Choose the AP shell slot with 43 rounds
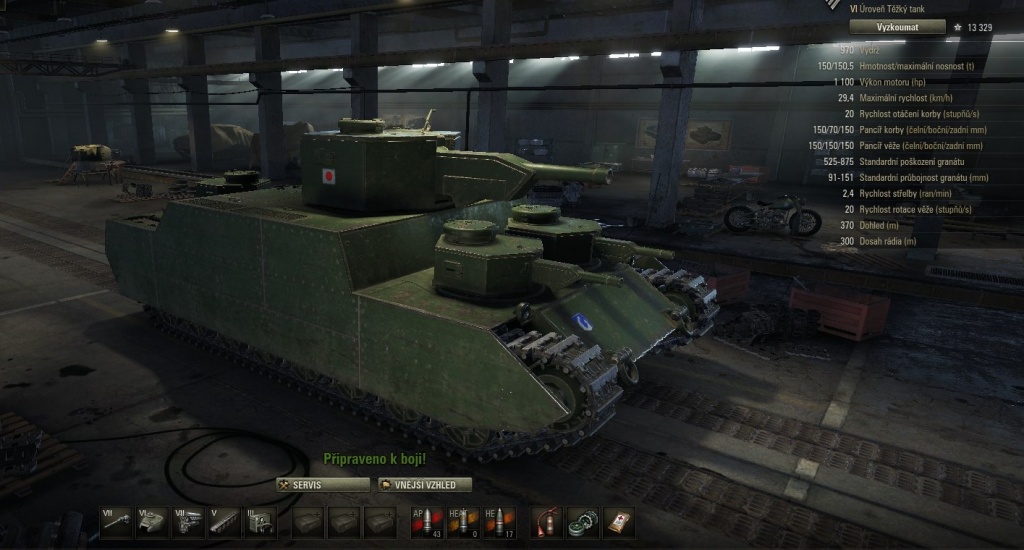The height and width of the screenshot is (550, 1024). click(426, 521)
